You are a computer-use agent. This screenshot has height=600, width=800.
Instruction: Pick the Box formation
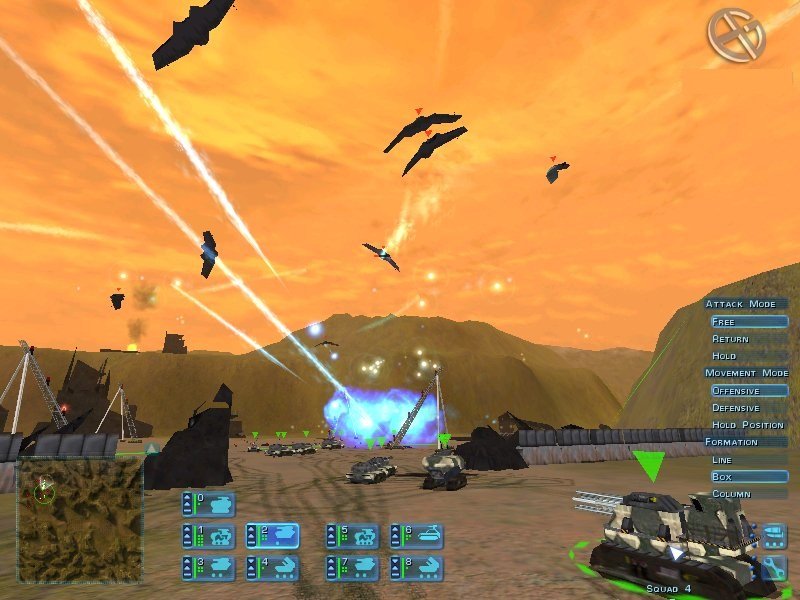click(748, 477)
